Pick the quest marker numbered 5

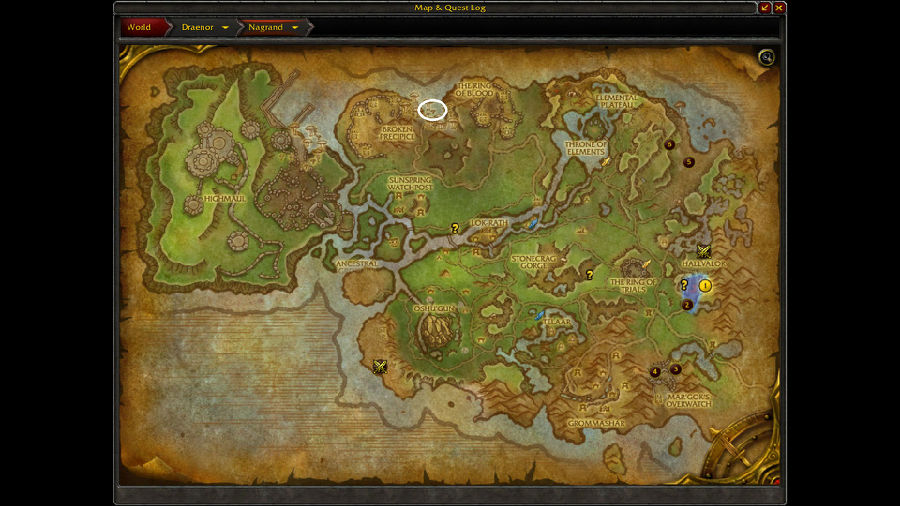tap(689, 162)
